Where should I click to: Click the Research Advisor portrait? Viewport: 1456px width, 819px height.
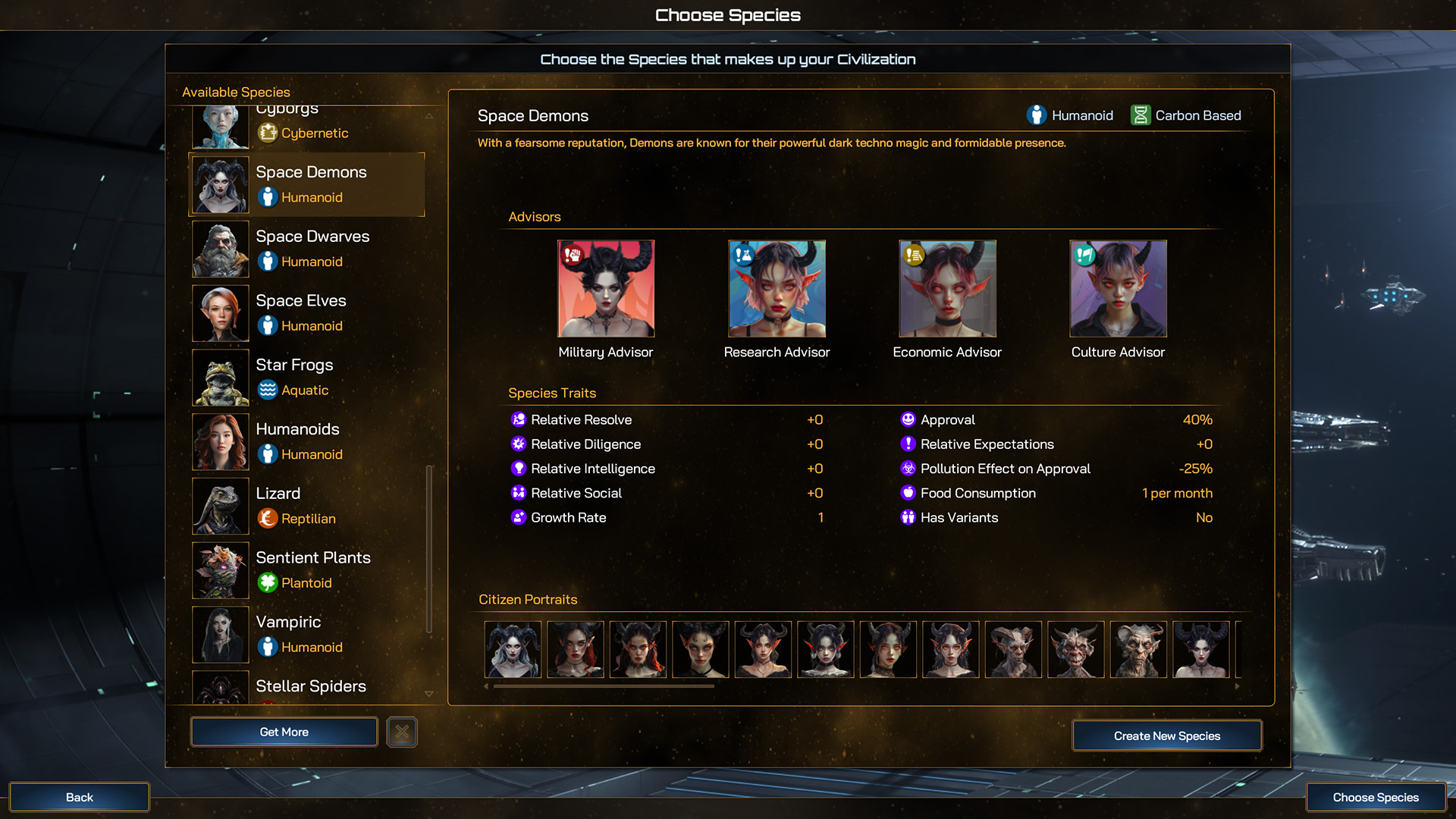(x=777, y=289)
